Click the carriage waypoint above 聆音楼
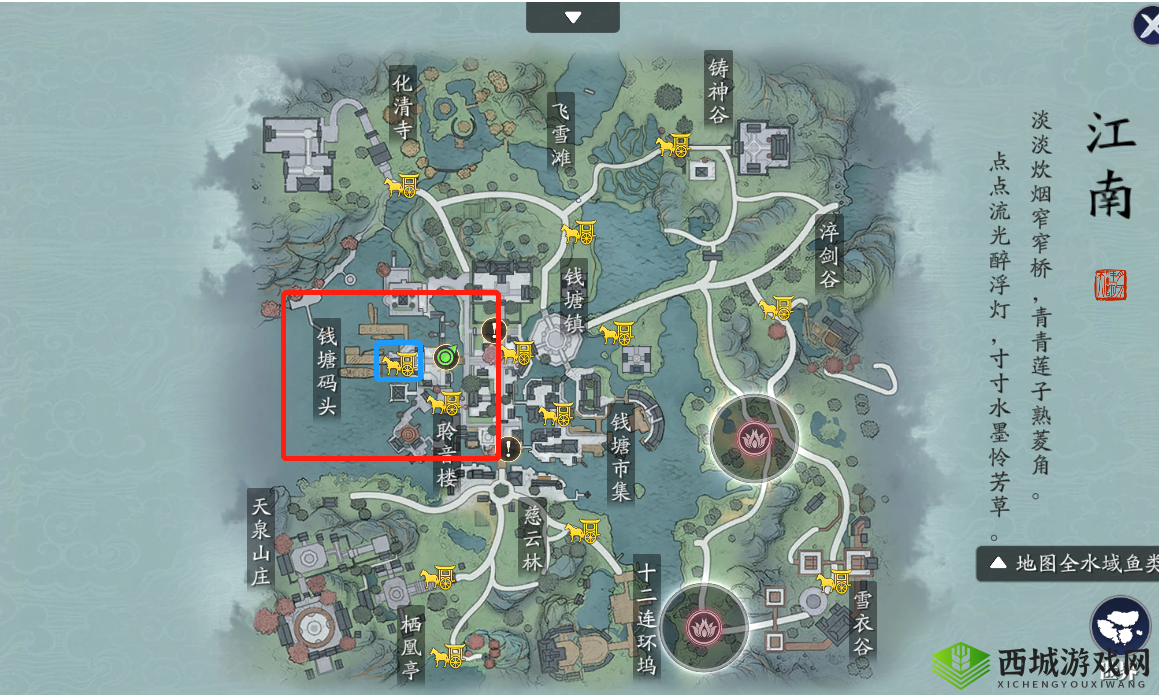Image resolution: width=1159 pixels, height=695 pixels. (443, 403)
